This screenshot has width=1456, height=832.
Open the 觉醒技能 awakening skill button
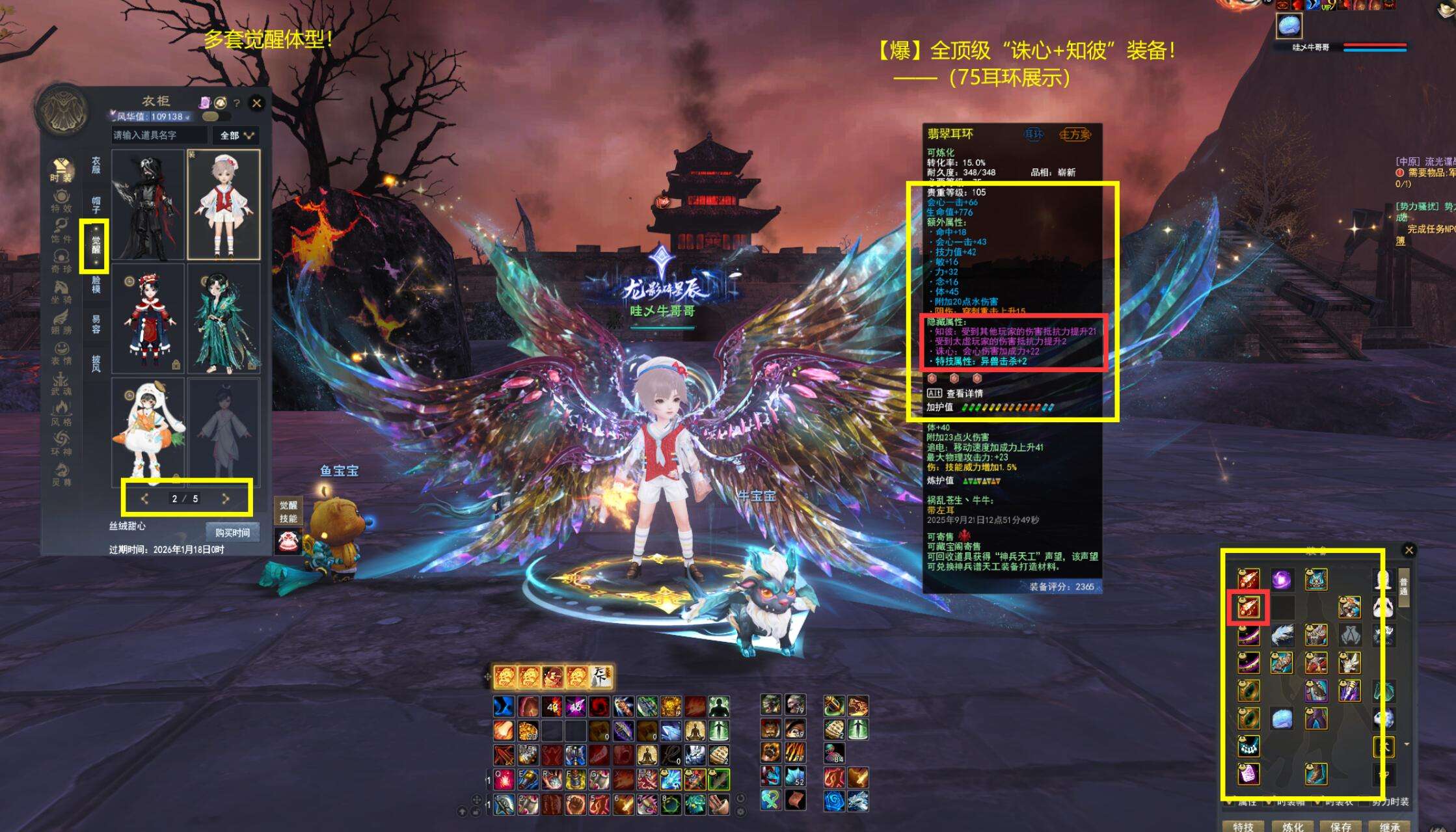[x=288, y=512]
